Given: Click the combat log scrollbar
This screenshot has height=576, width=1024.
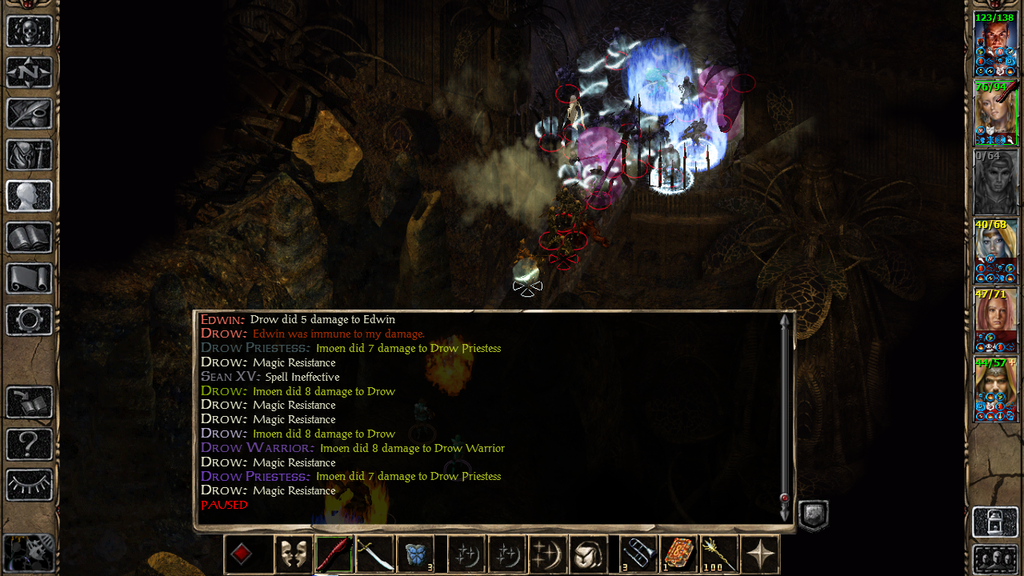Looking at the screenshot, I should [785, 415].
